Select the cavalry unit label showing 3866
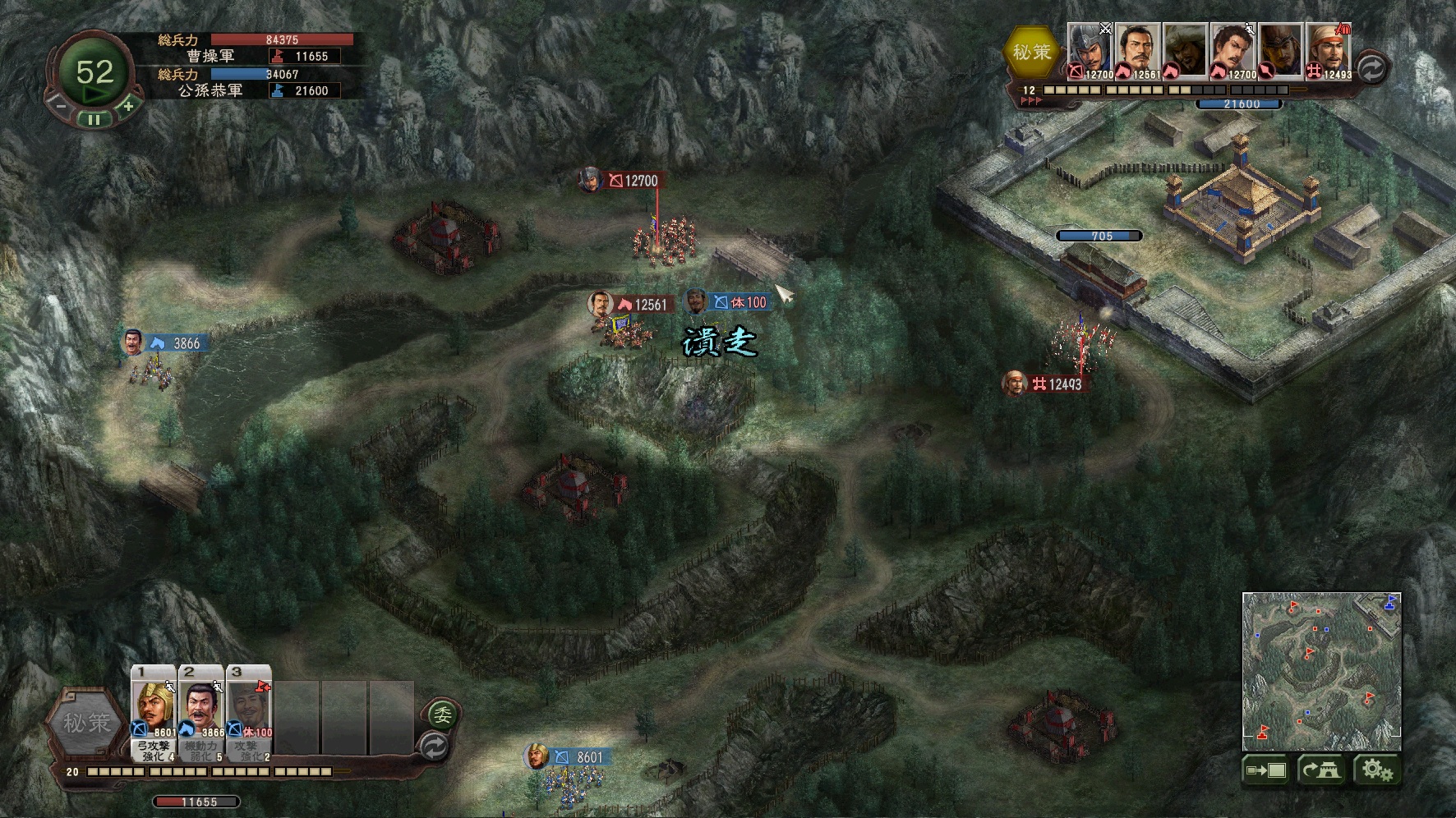 click(177, 343)
